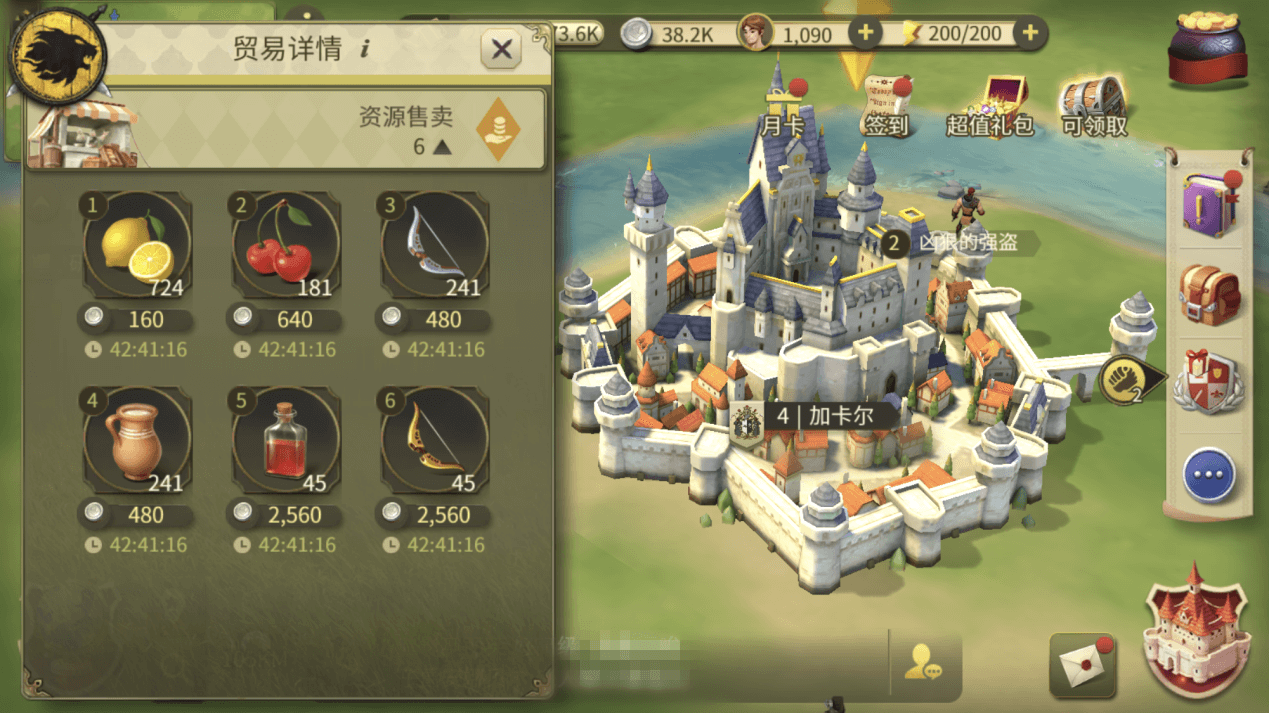Open the lion emblem player profile
The width and height of the screenshot is (1269, 713).
pyautogui.click(x=57, y=55)
